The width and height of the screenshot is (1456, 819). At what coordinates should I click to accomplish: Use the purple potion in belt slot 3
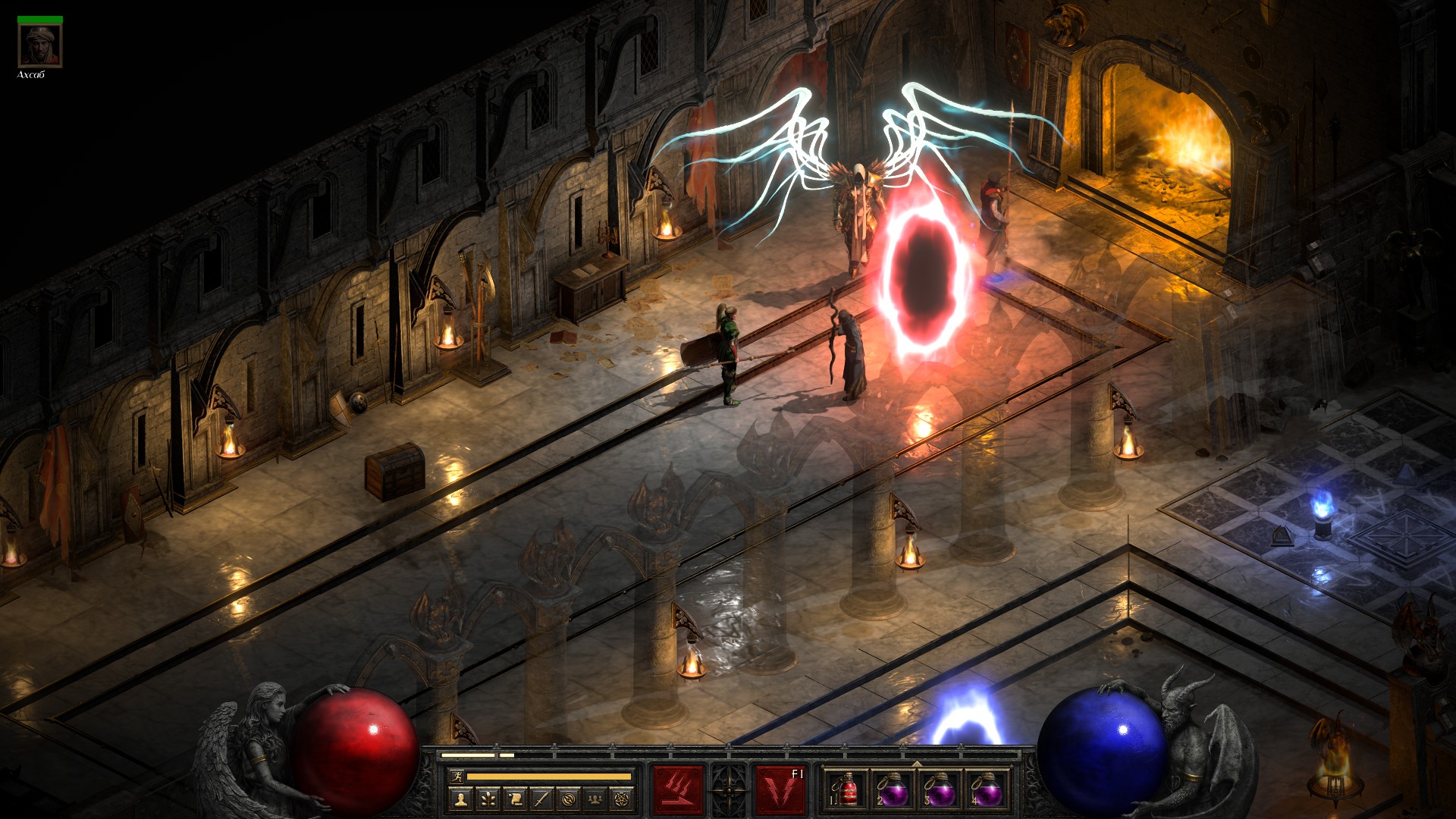(940, 791)
